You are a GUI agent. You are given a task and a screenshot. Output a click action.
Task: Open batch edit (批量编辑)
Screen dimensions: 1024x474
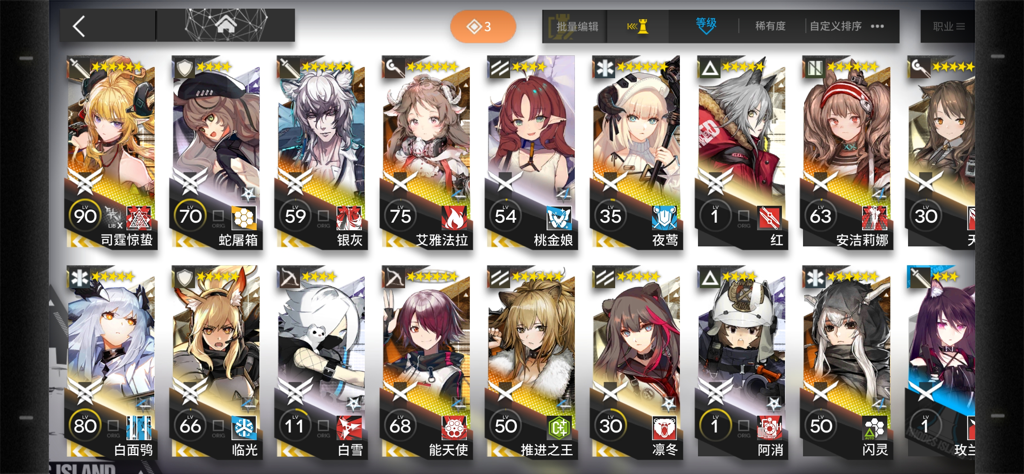coord(576,26)
